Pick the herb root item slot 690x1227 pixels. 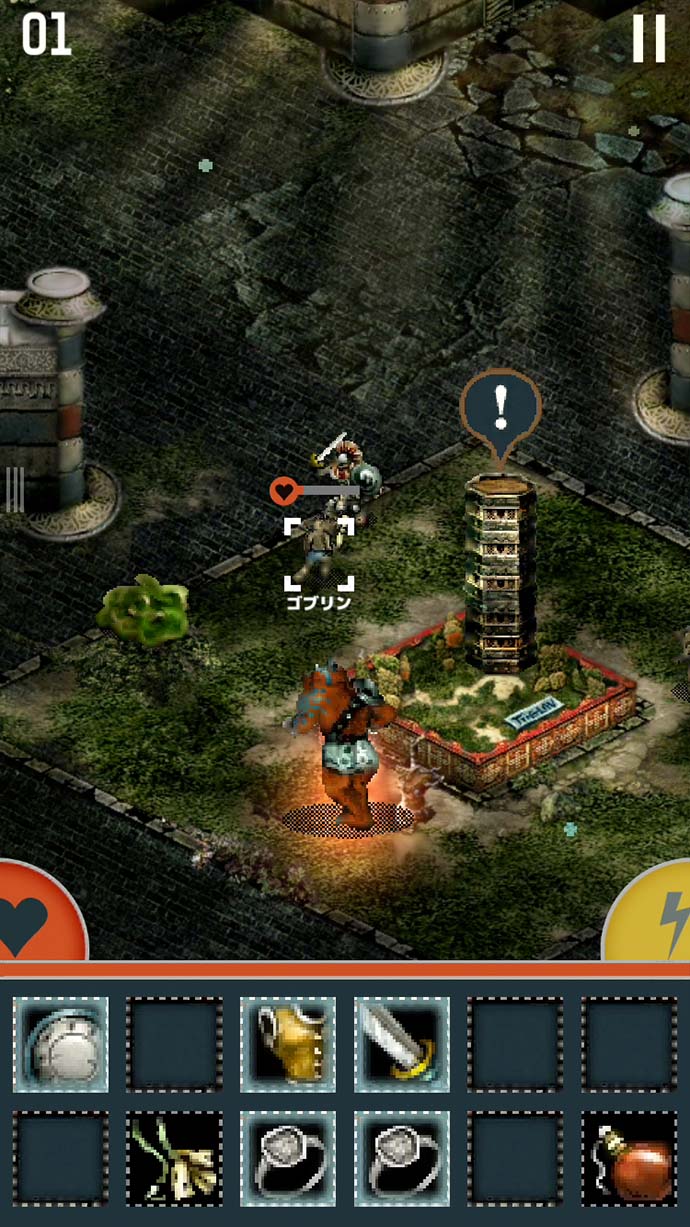(x=174, y=1158)
